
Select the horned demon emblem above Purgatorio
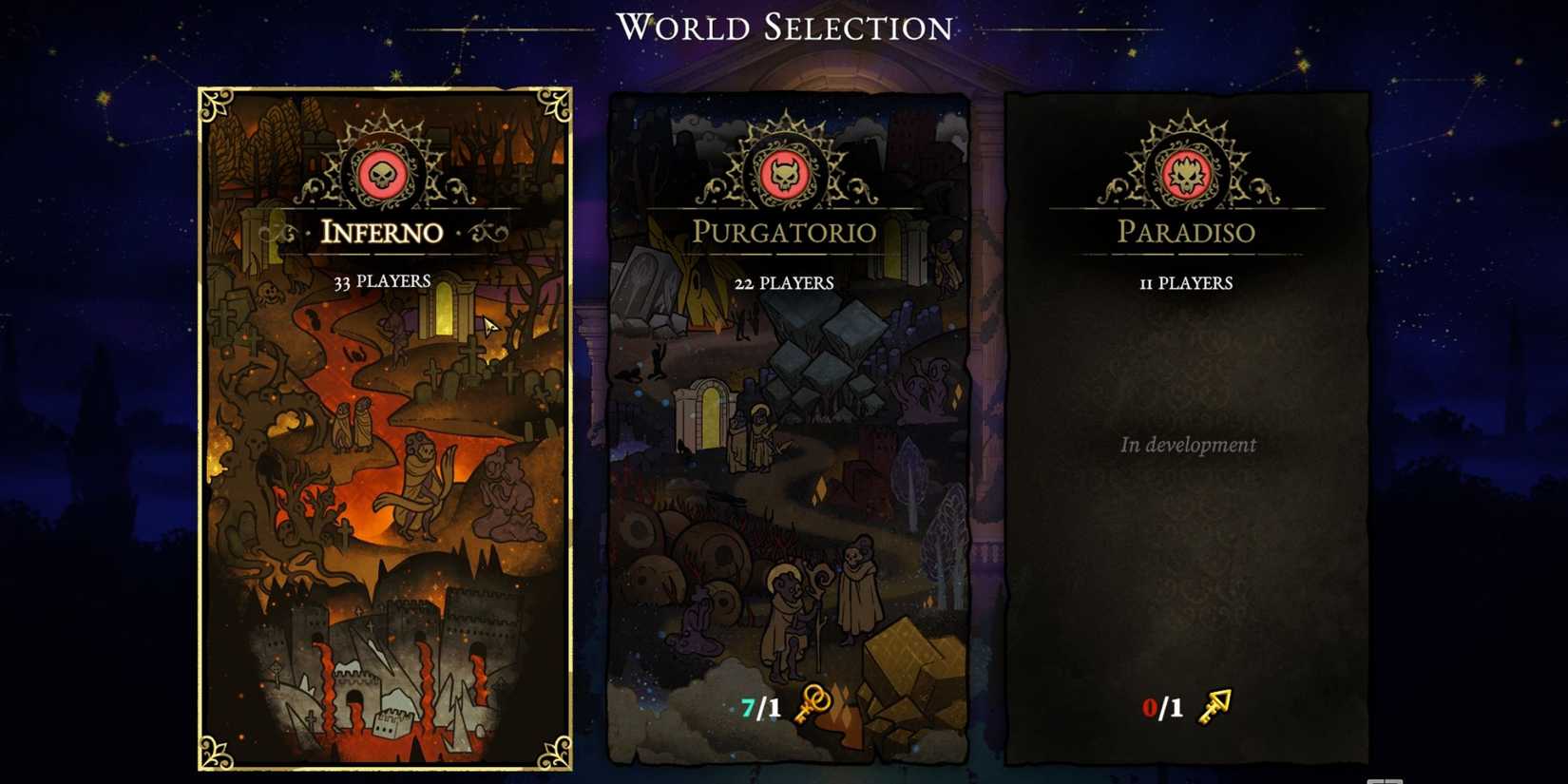pos(786,174)
